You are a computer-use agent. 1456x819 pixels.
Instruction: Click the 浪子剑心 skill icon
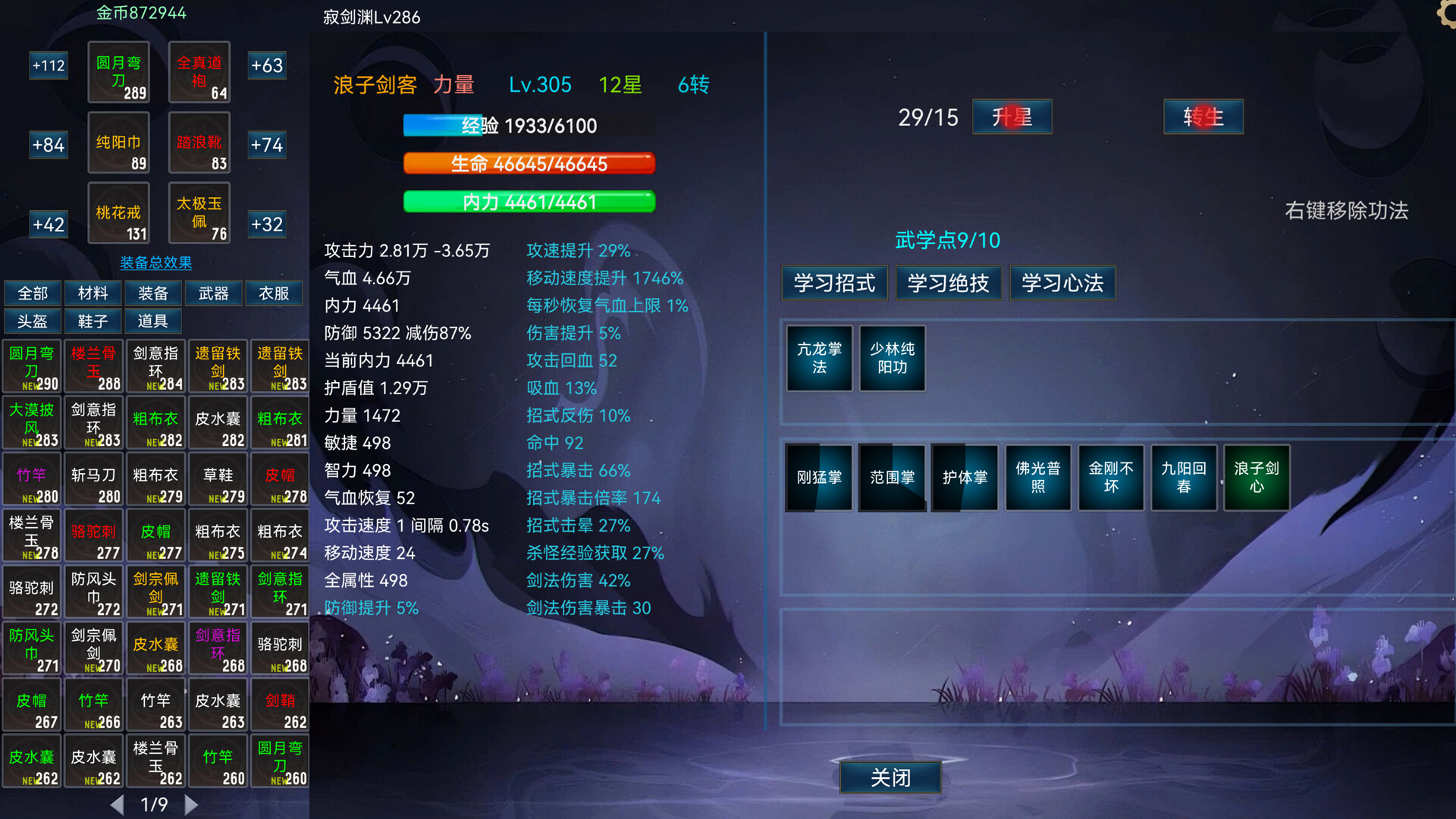coord(1256,478)
